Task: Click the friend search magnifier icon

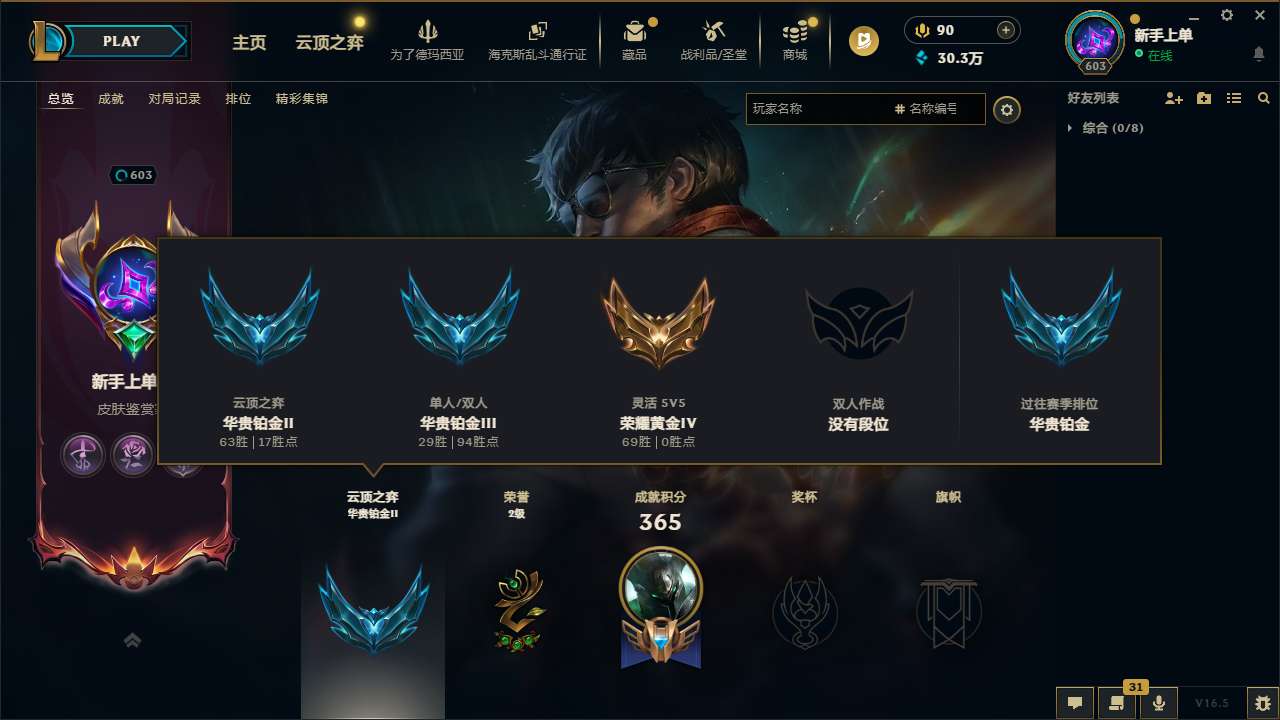Action: click(x=1264, y=98)
